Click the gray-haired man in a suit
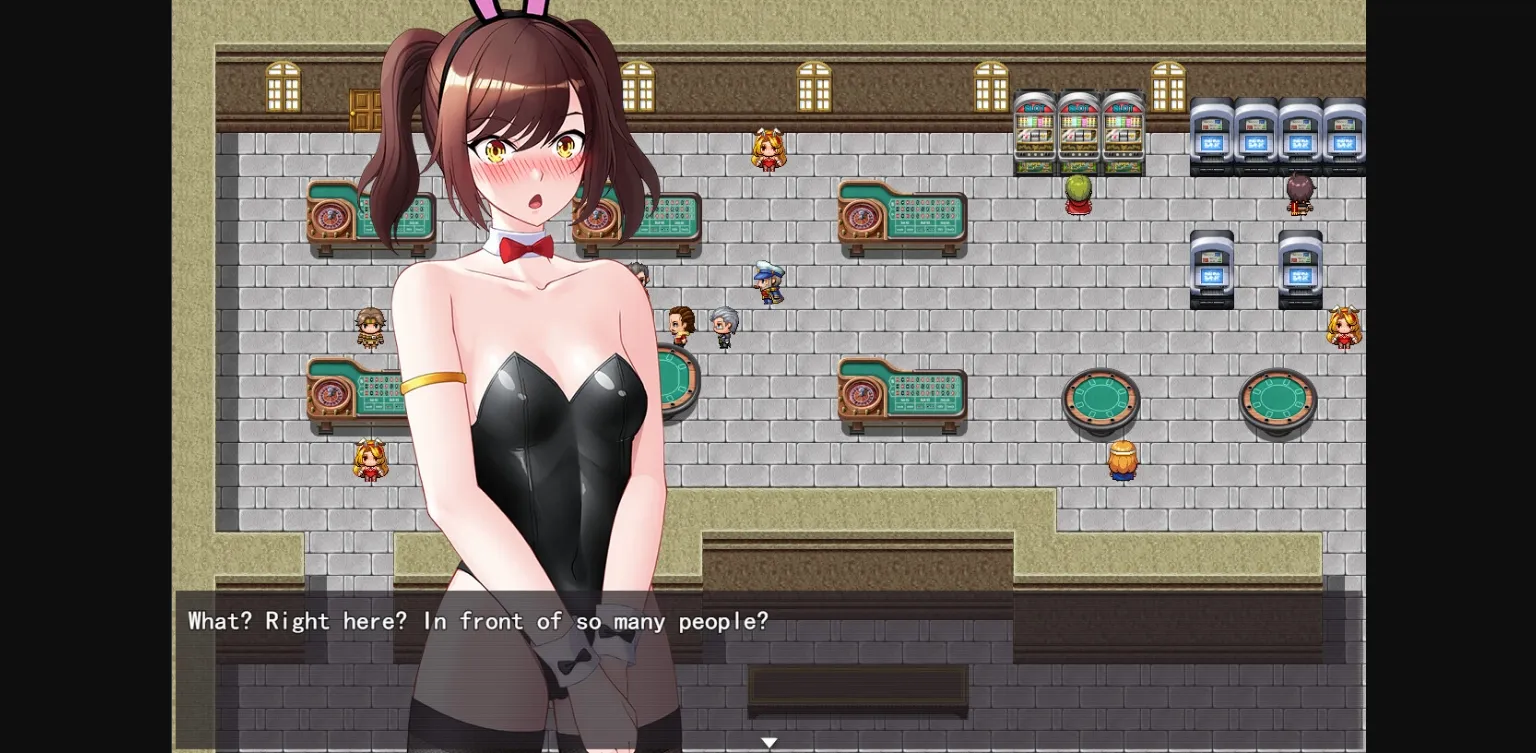1536x753 pixels. [x=723, y=325]
